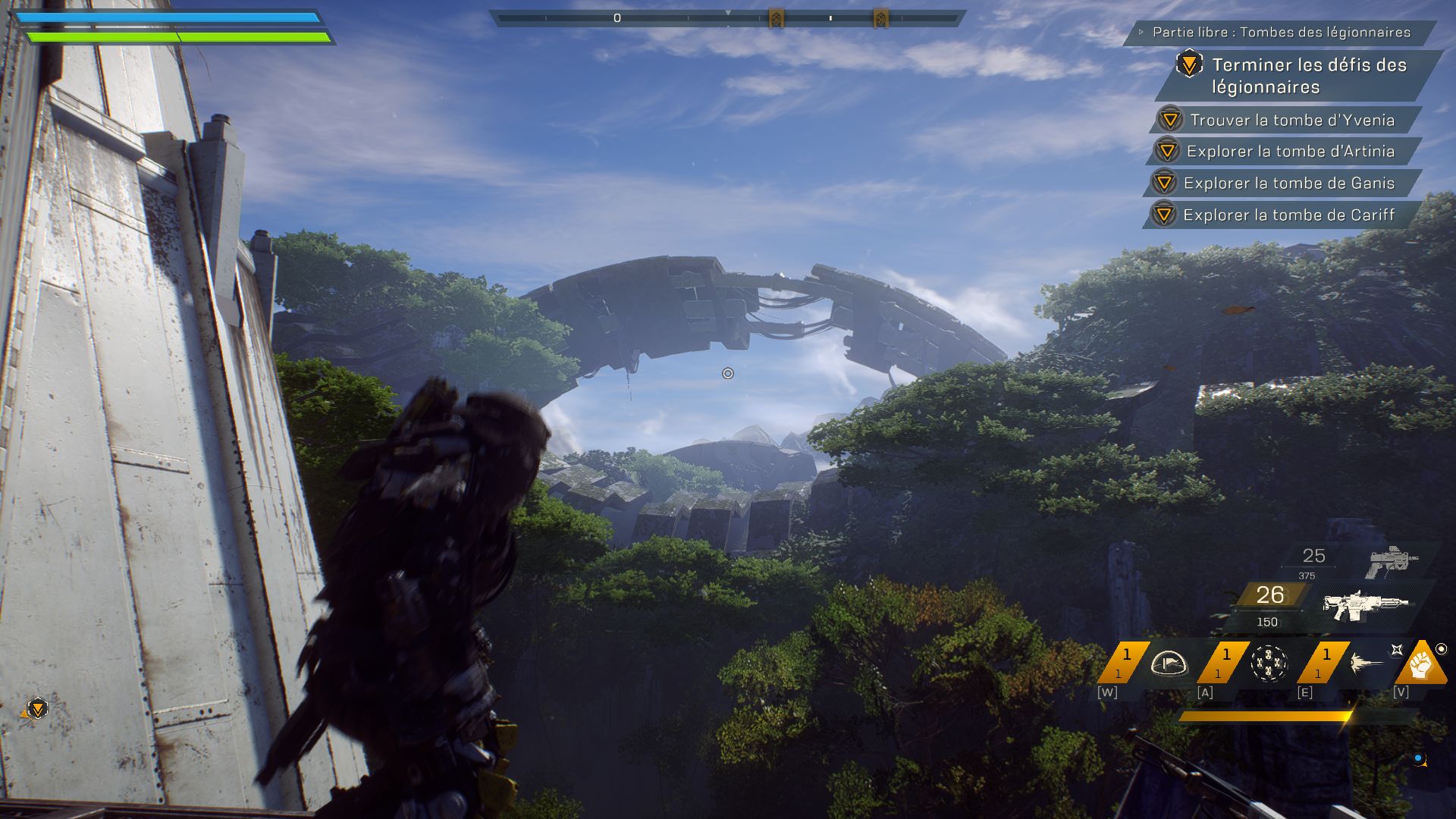This screenshot has width=1456, height=819.
Task: Use the circular cluster mine ability
Action: 1268,664
